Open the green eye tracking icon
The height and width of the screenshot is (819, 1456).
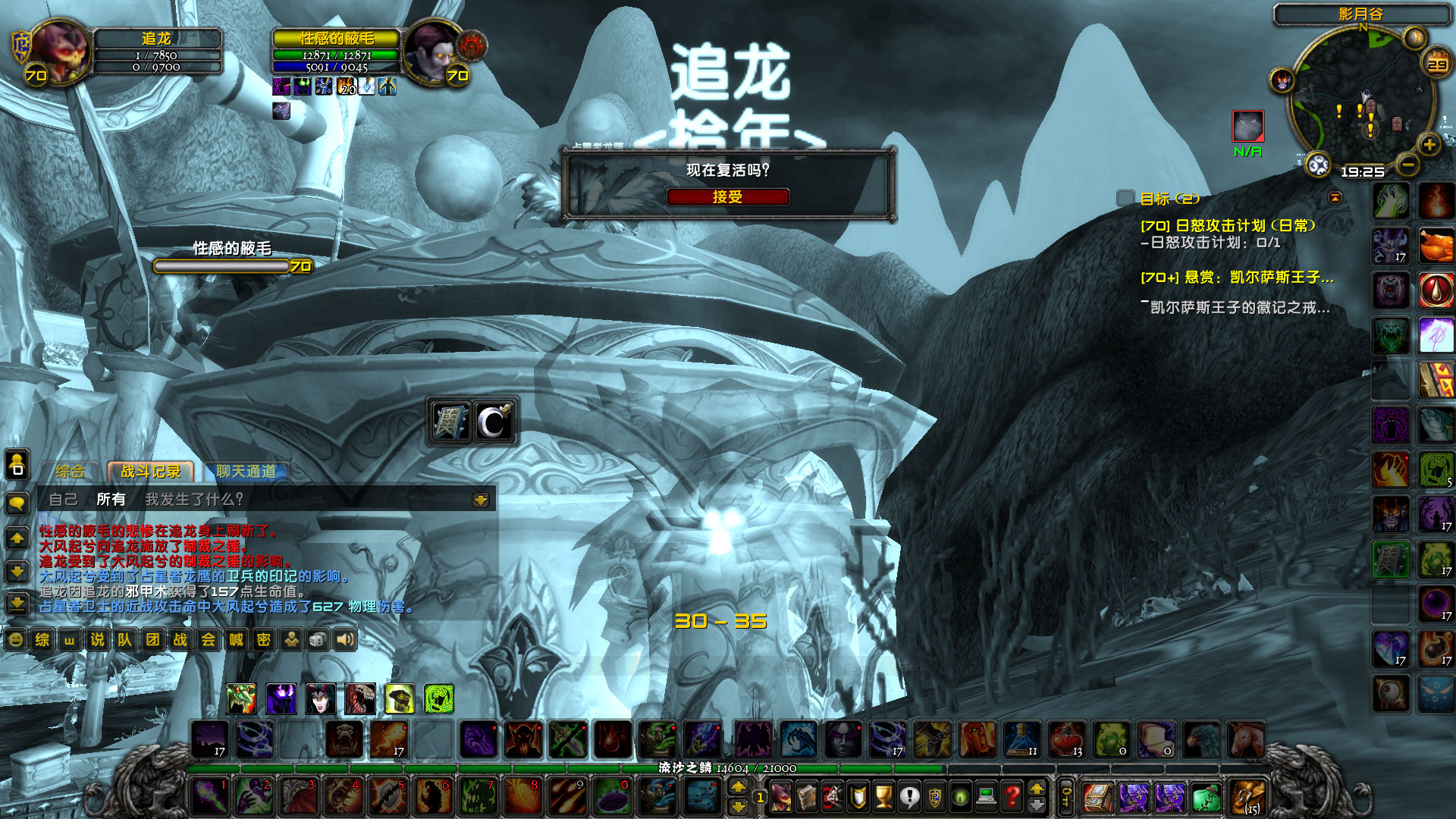click(x=960, y=798)
